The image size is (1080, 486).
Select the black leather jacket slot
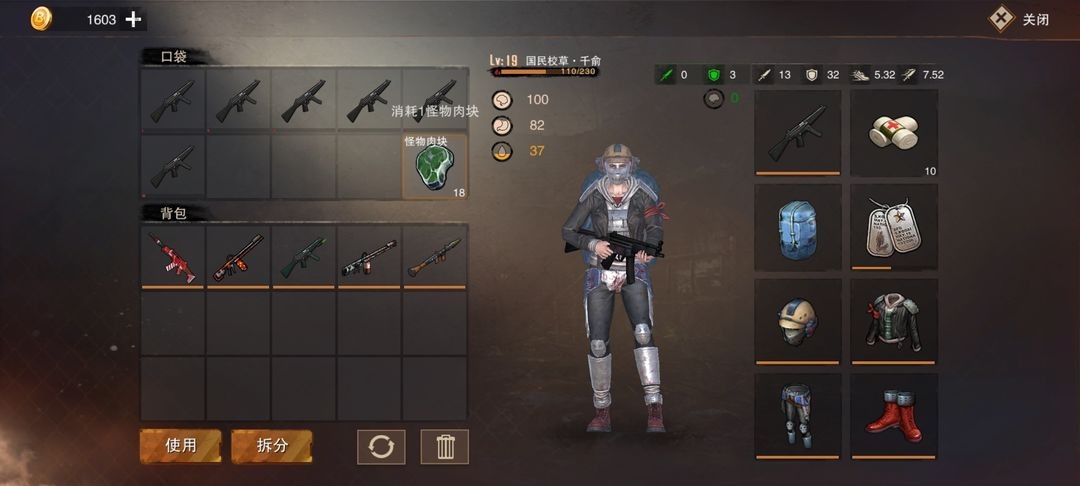(894, 321)
